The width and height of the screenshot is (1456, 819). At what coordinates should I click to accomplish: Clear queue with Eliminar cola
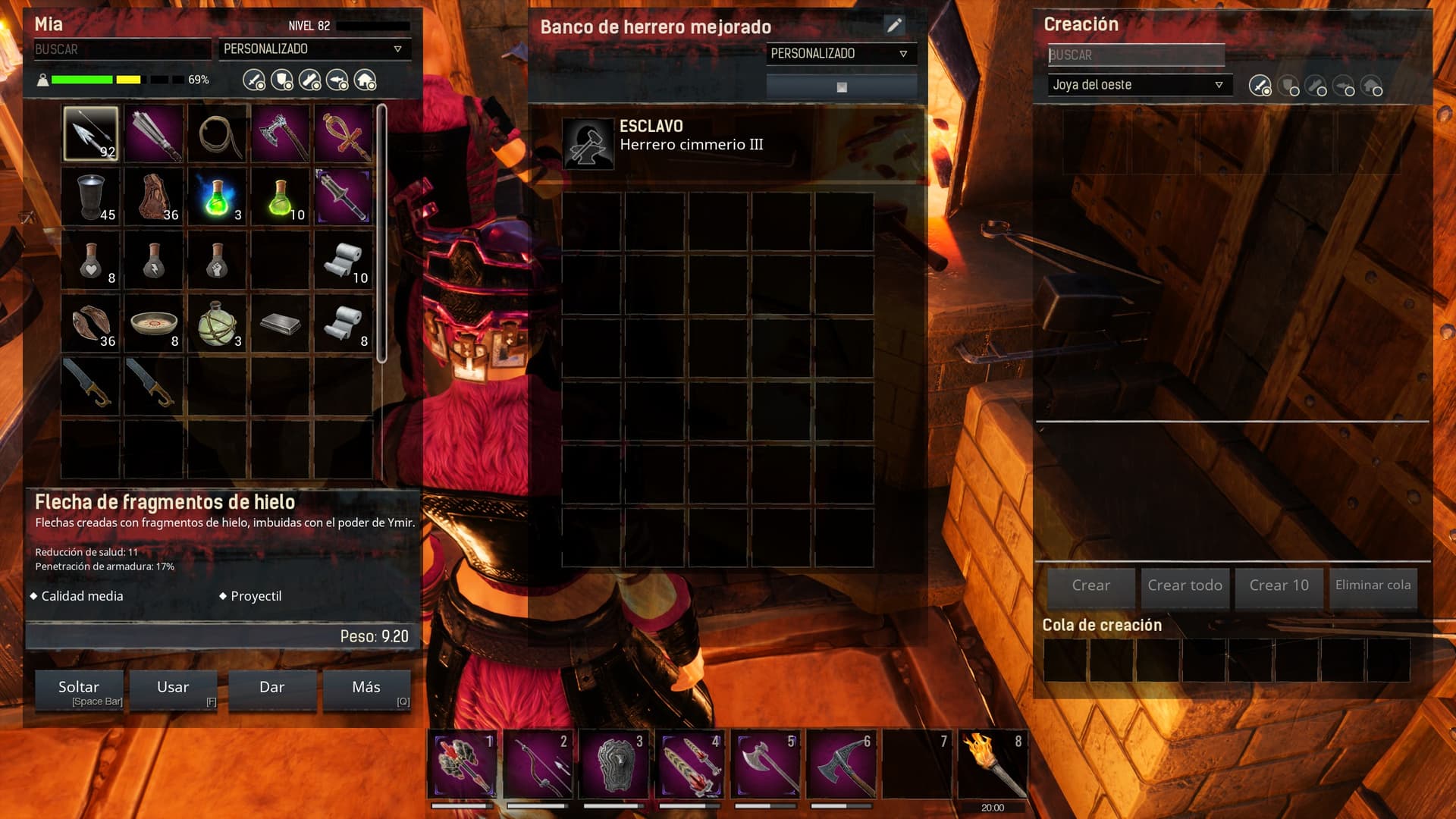click(1373, 586)
